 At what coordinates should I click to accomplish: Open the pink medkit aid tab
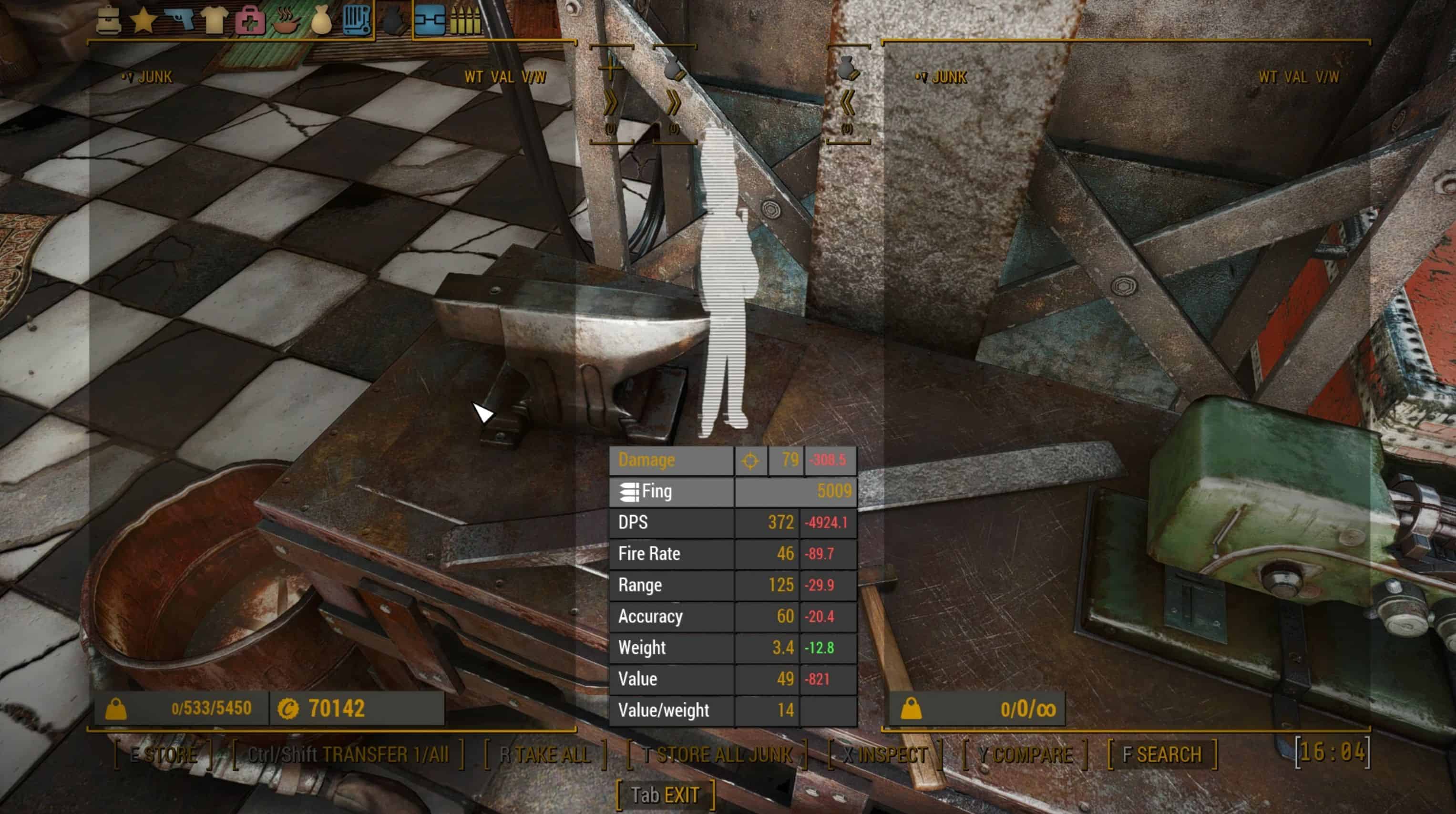250,21
